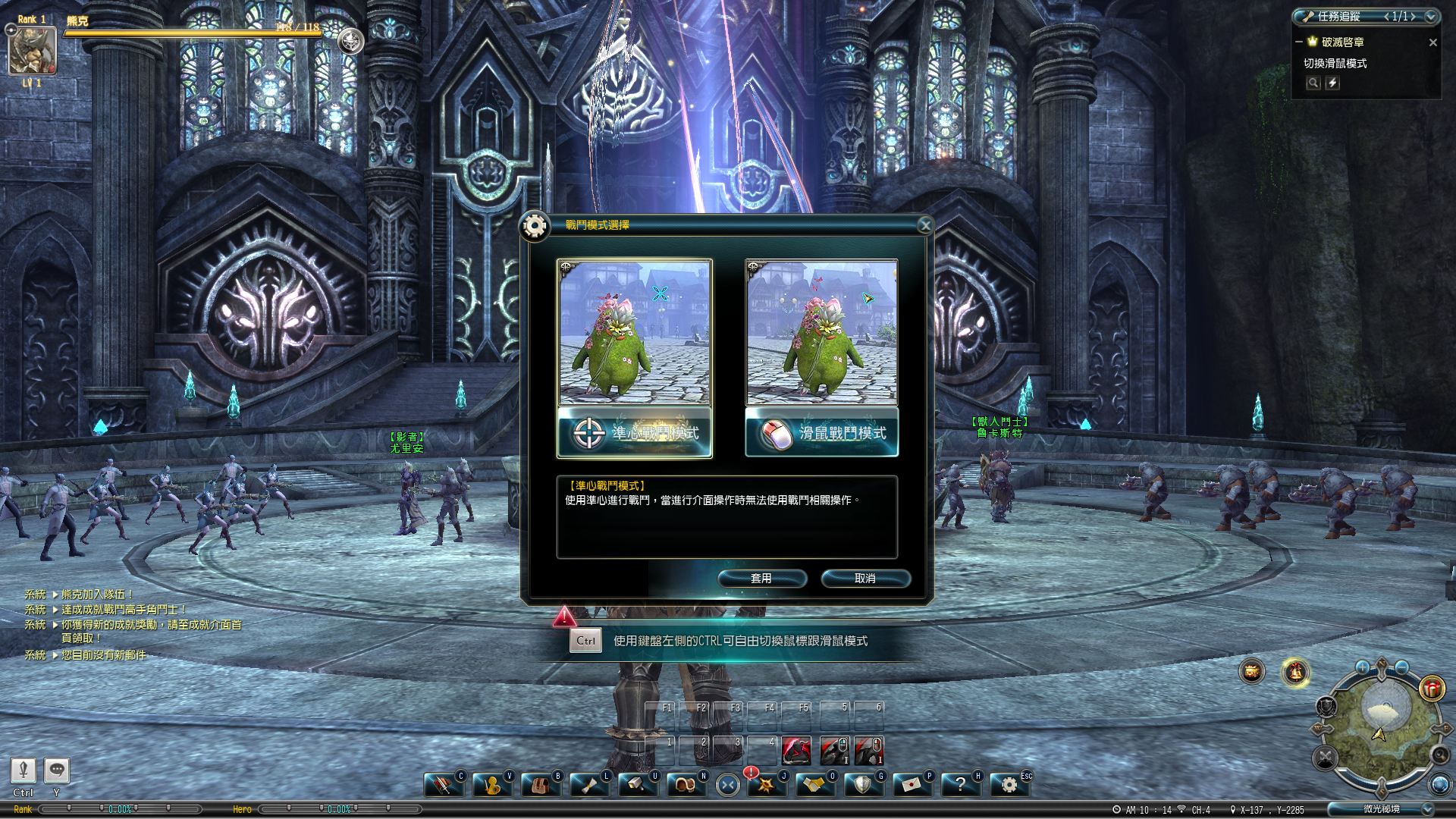Open the mail envelope icon (P)
Image resolution: width=1456 pixels, height=819 pixels.
[x=912, y=783]
